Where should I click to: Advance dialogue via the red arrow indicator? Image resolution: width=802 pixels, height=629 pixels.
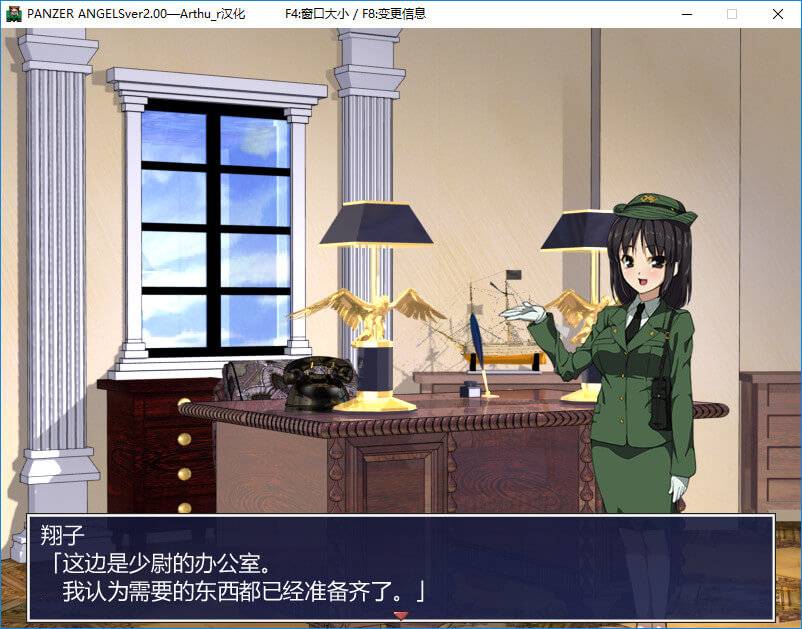401,615
